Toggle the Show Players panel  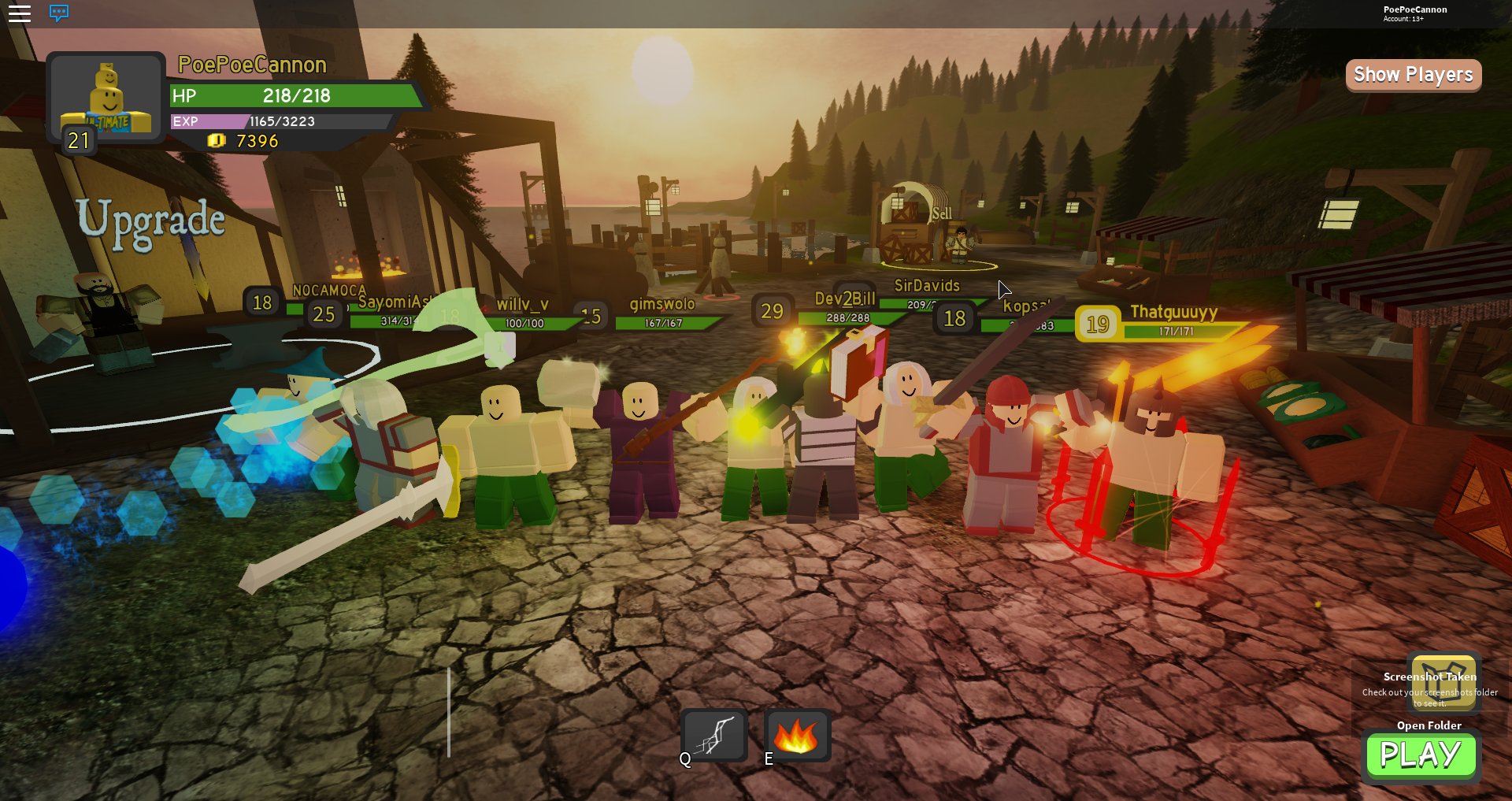pyautogui.click(x=1412, y=75)
